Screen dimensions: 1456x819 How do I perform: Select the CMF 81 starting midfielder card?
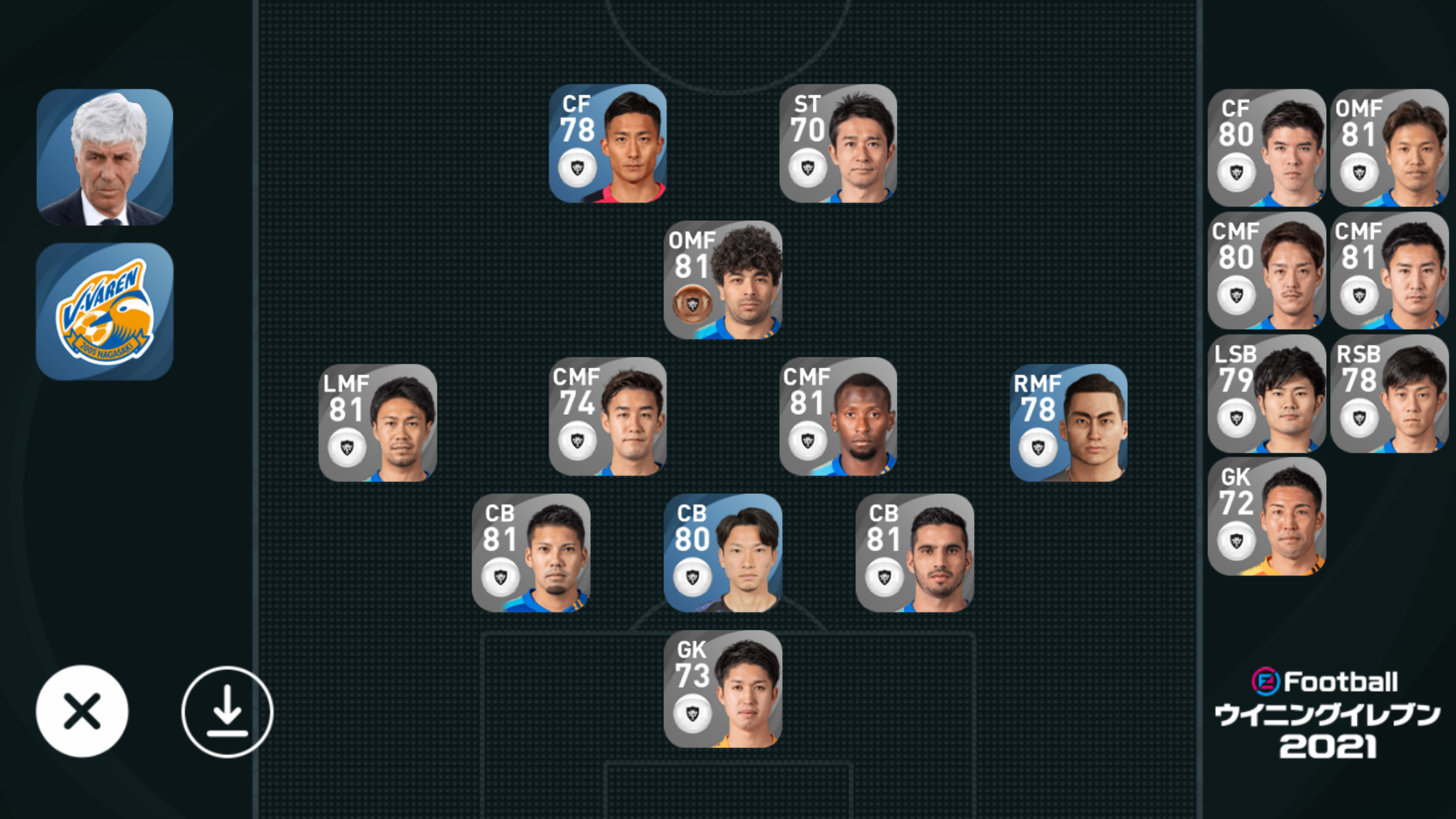tap(837, 416)
